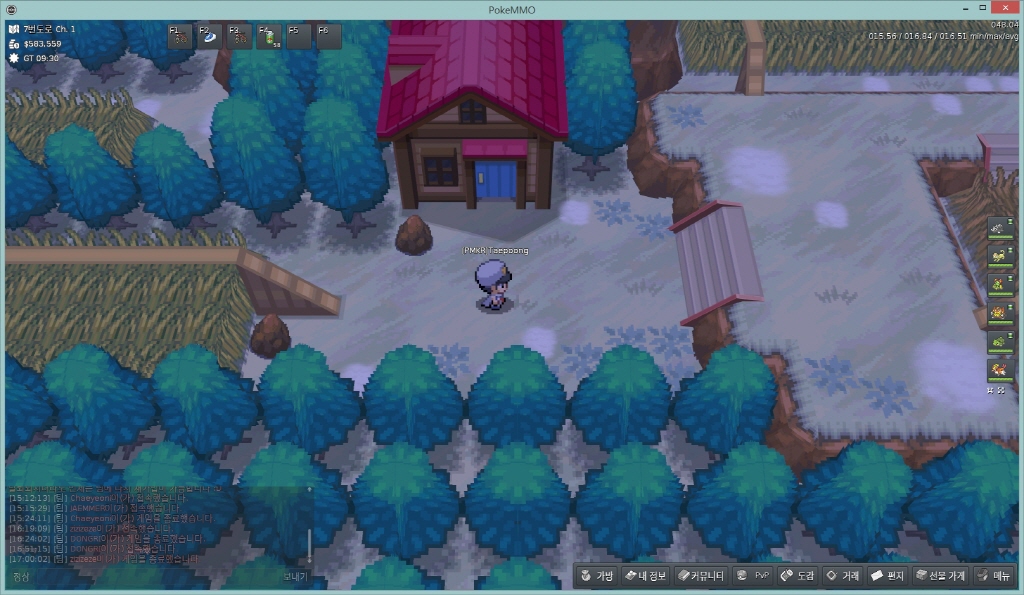1024x595 pixels.
Task: Click the 보내기 send chat button
Action: pos(295,577)
